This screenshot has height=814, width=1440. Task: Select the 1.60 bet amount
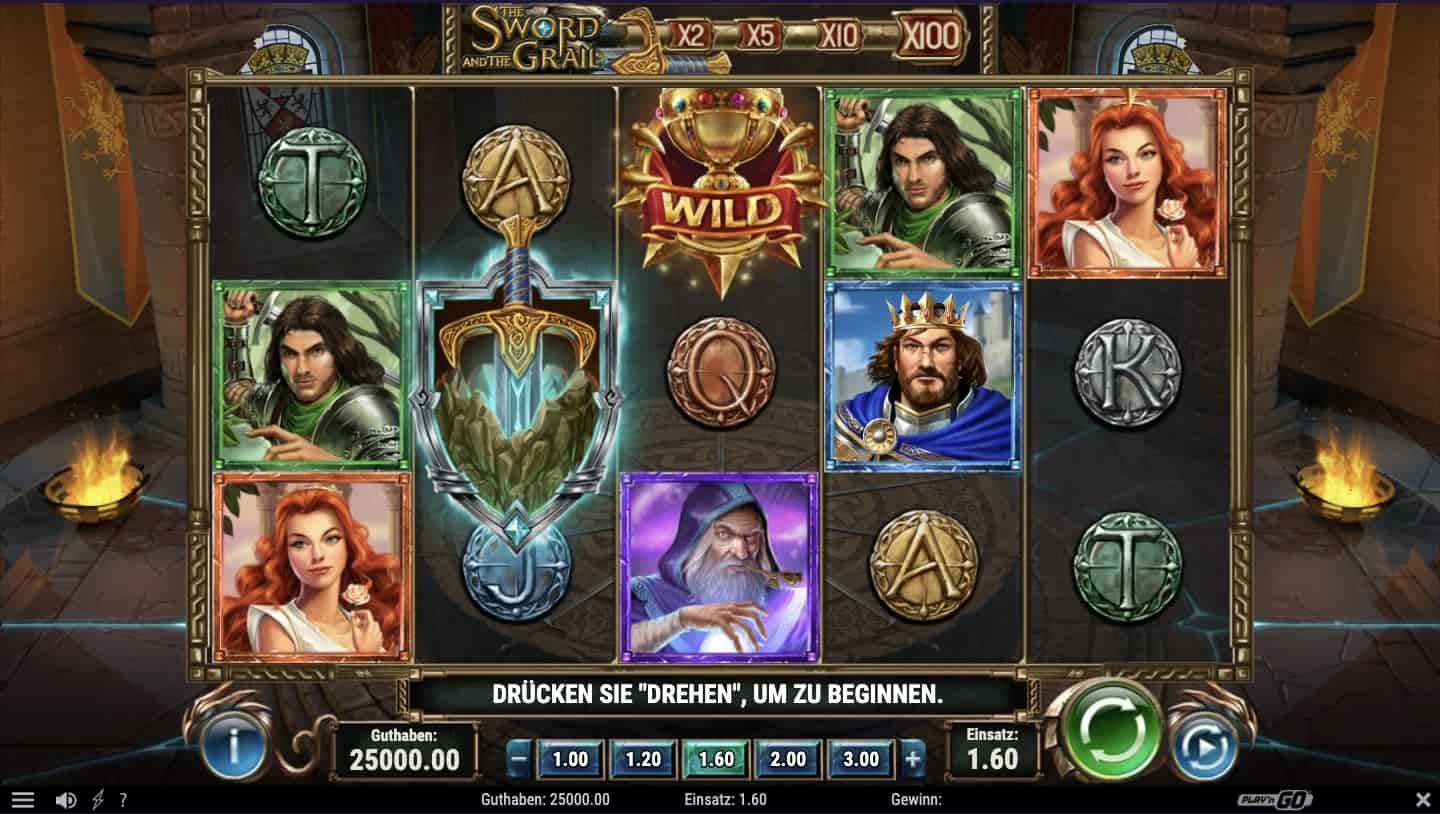click(x=716, y=759)
